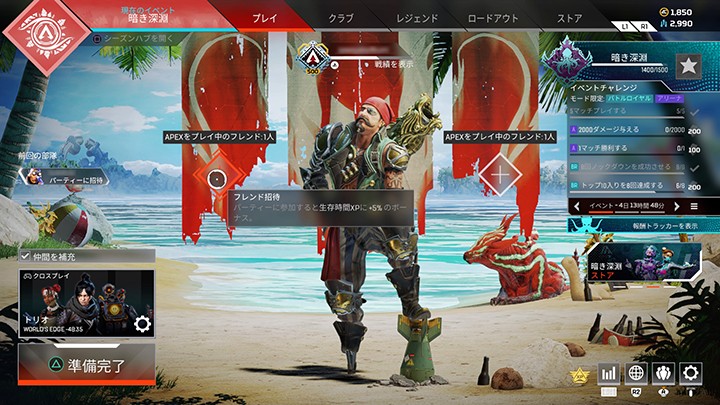Image resolution: width=720 pixels, height=405 pixels.
Task: Invite last squad with パーティーに招待
Action: click(60, 177)
